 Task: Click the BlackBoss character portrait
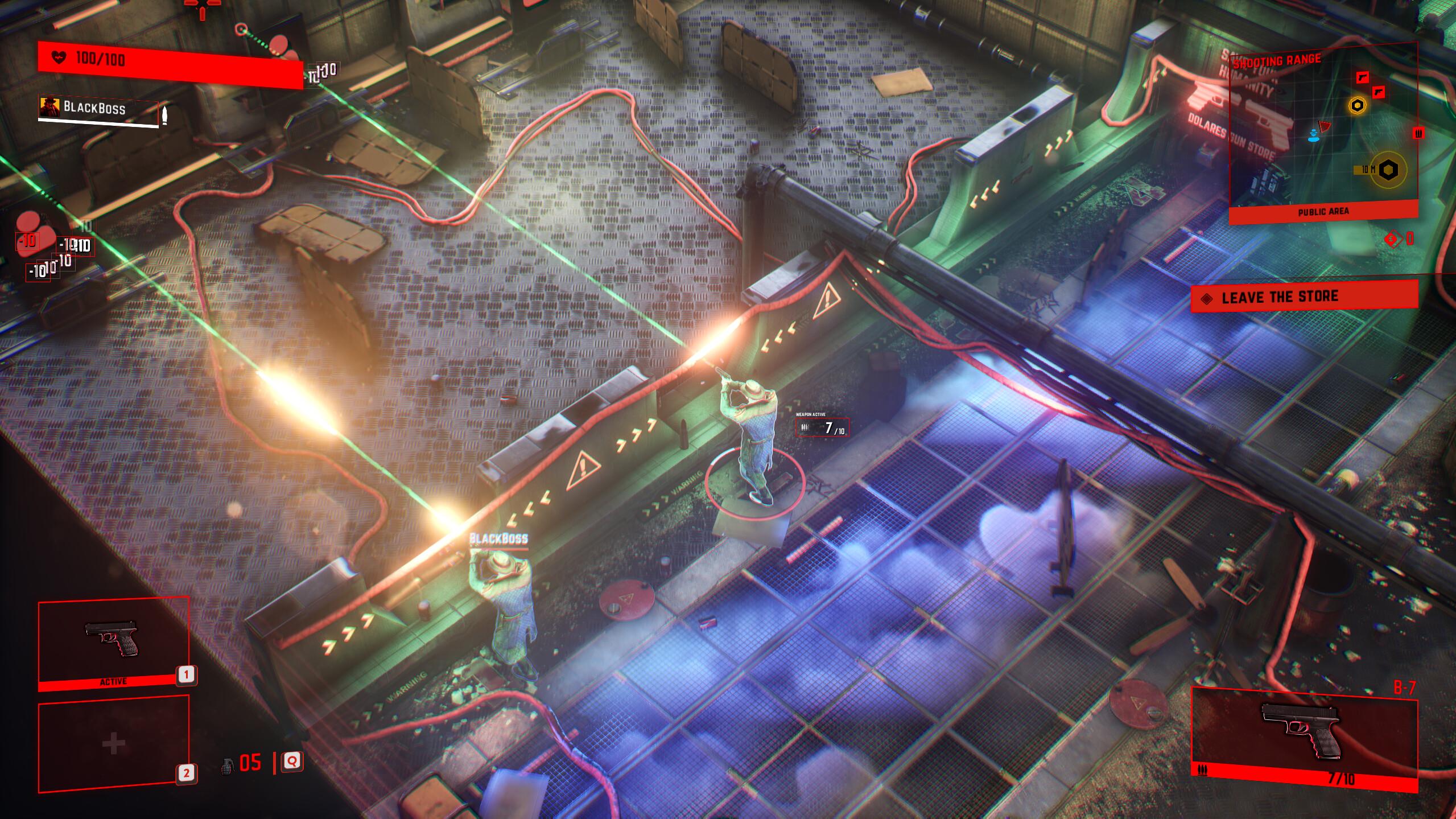tap(50, 107)
